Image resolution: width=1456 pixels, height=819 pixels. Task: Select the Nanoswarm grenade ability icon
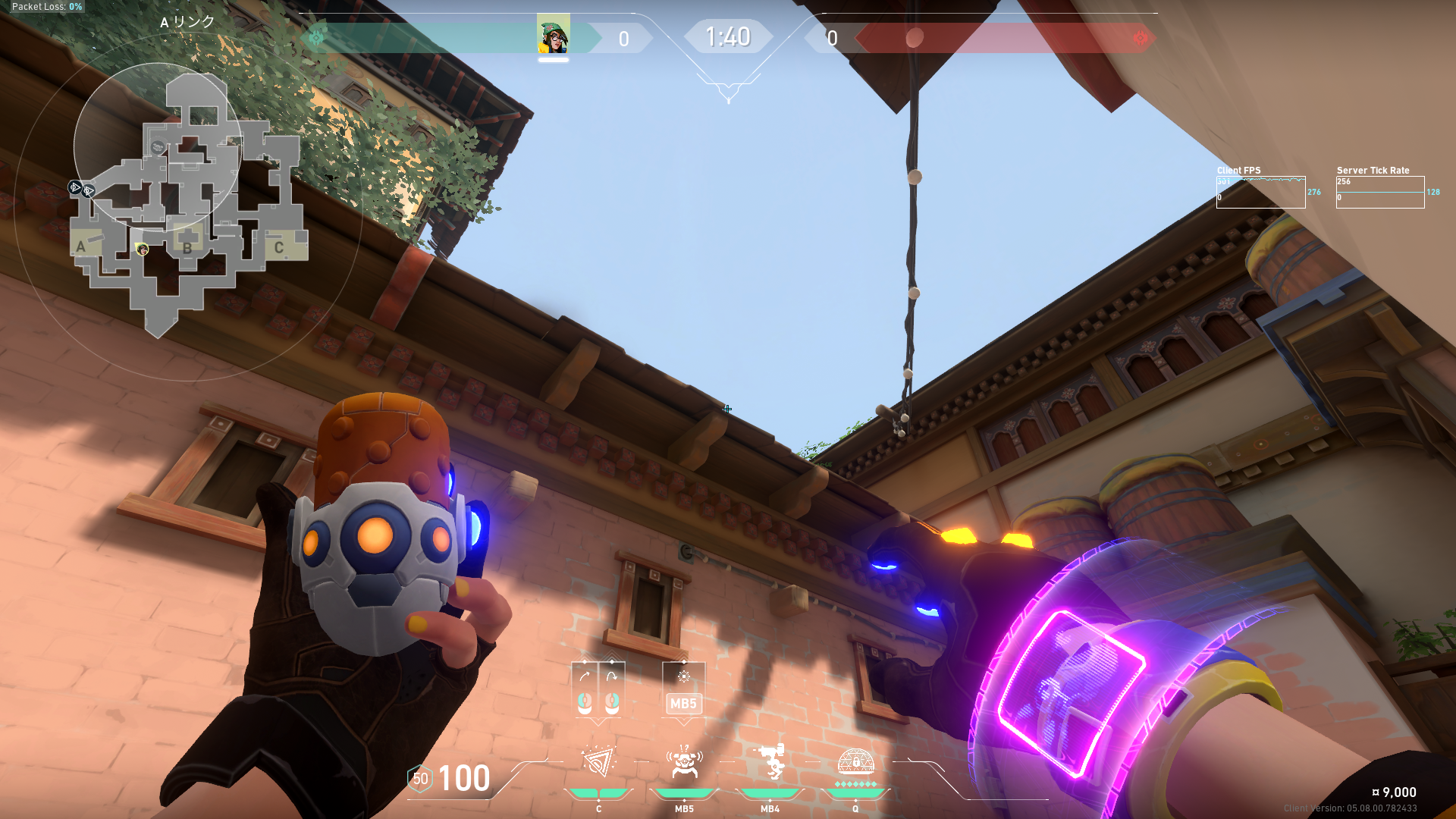tap(598, 762)
